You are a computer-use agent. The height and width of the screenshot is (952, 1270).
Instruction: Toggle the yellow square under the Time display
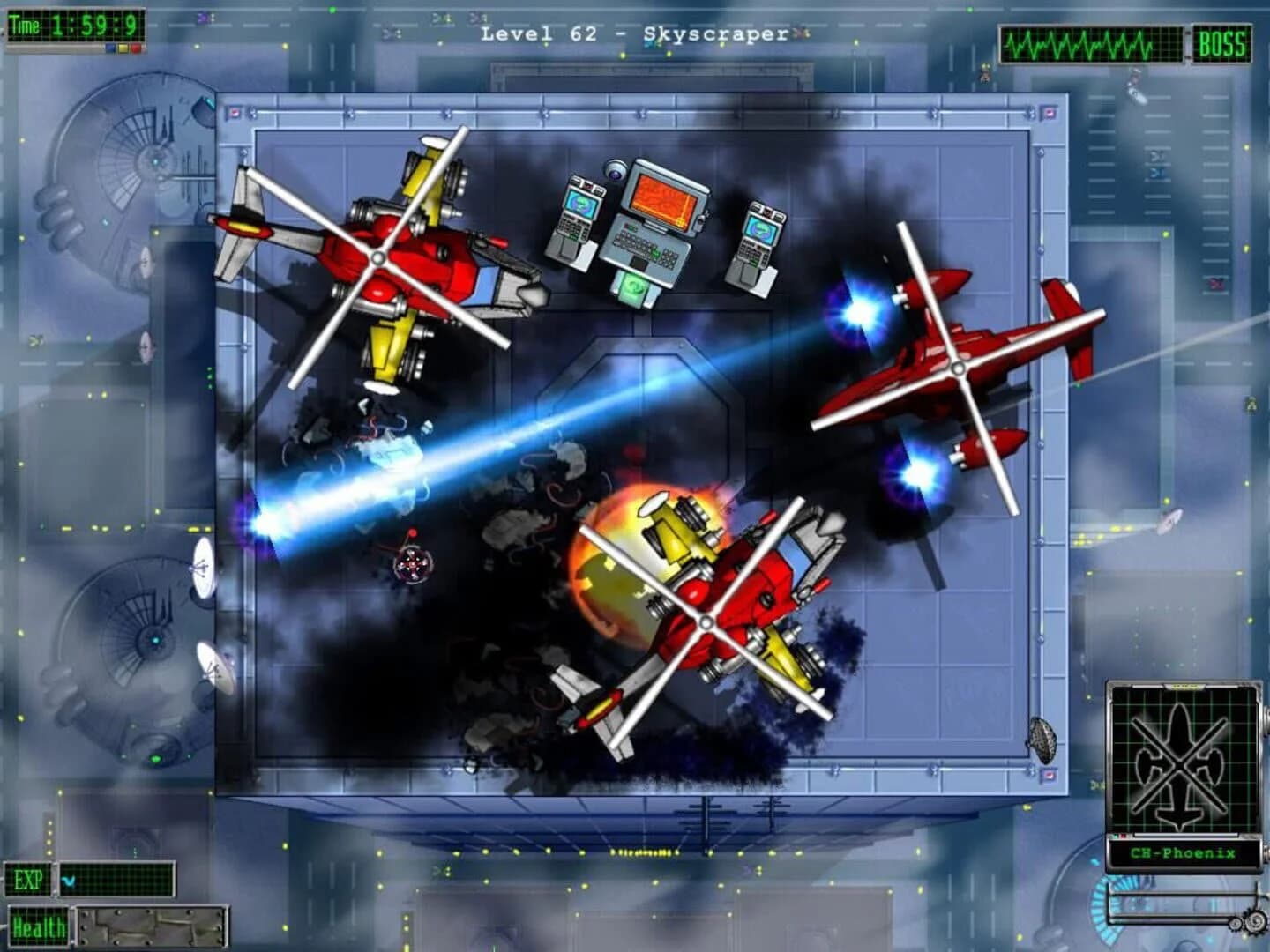point(123,48)
